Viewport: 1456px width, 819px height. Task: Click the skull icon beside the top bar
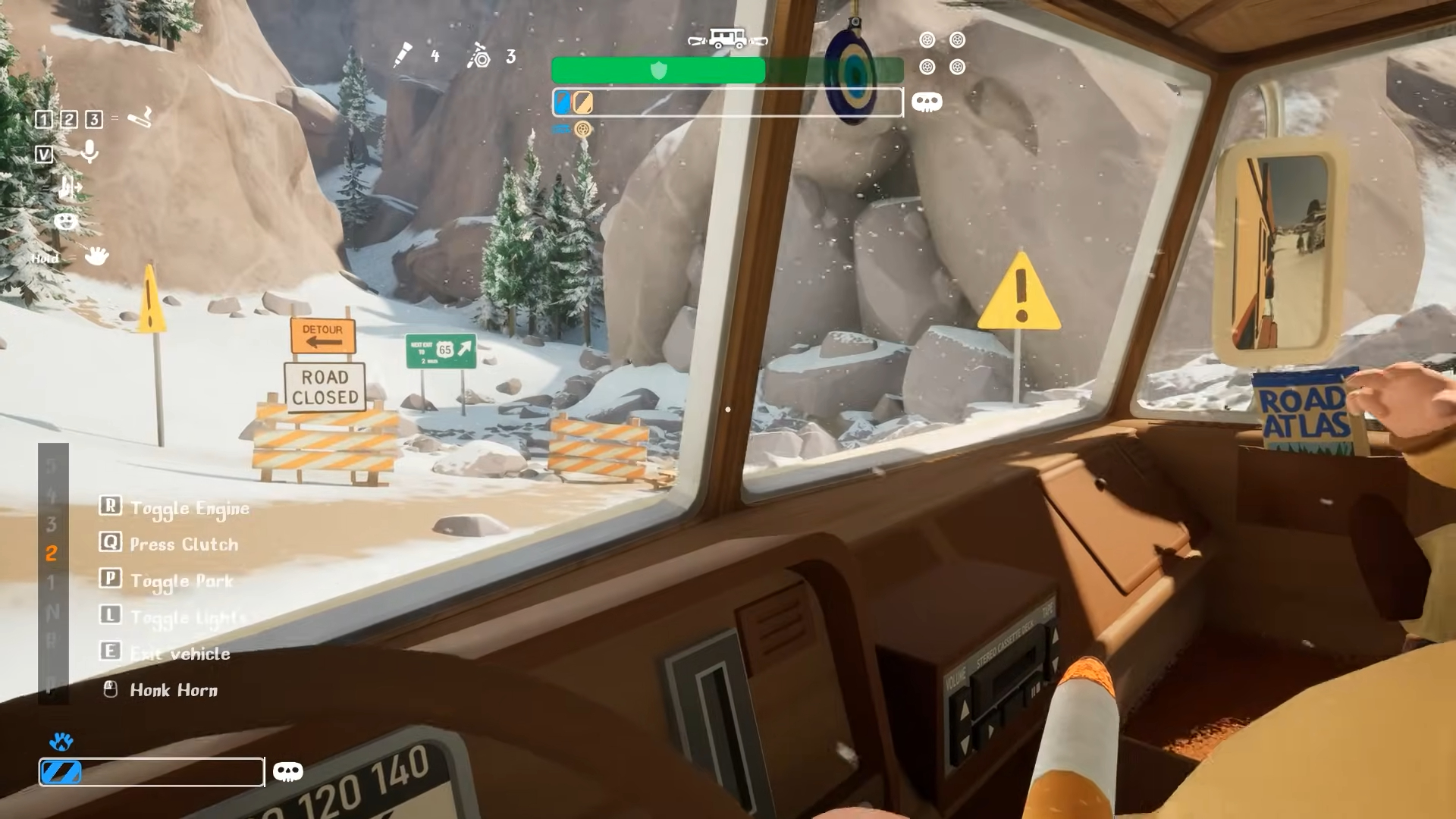(927, 102)
